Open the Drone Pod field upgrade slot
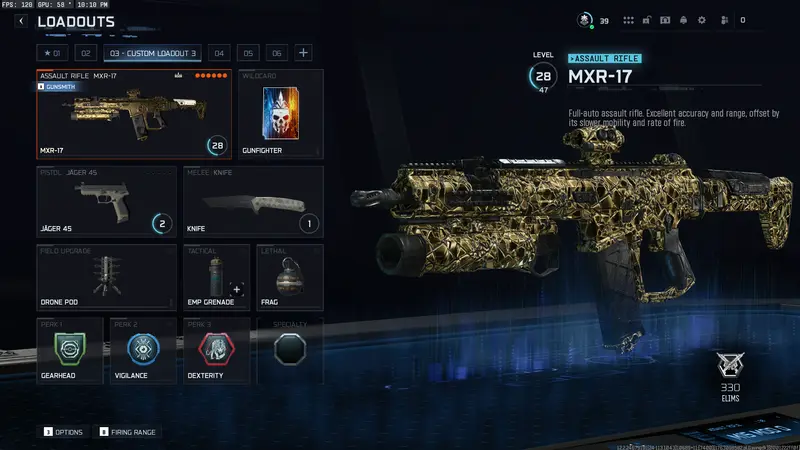 point(107,277)
